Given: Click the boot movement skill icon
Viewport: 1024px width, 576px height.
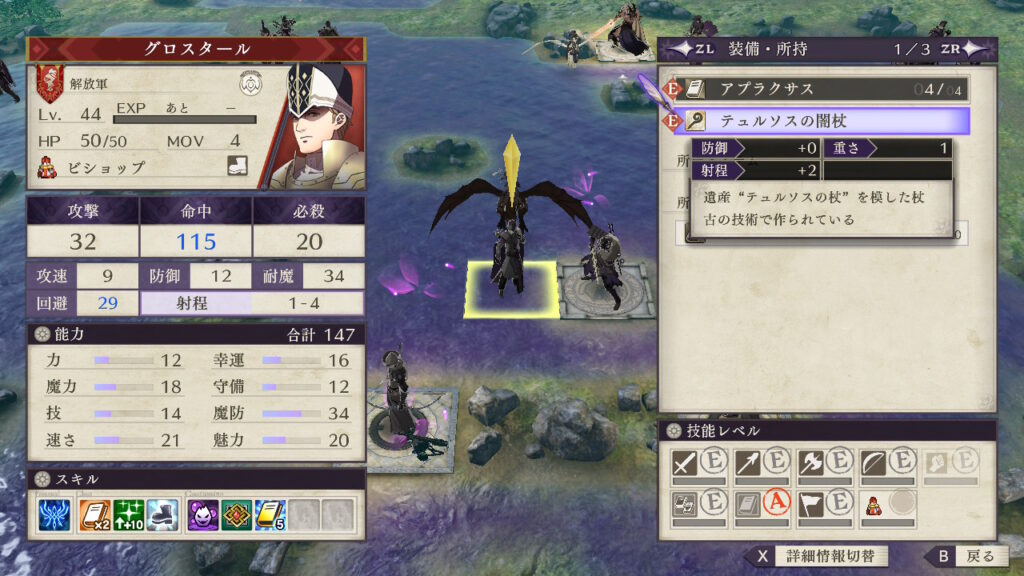Looking at the screenshot, I should 161,516.
